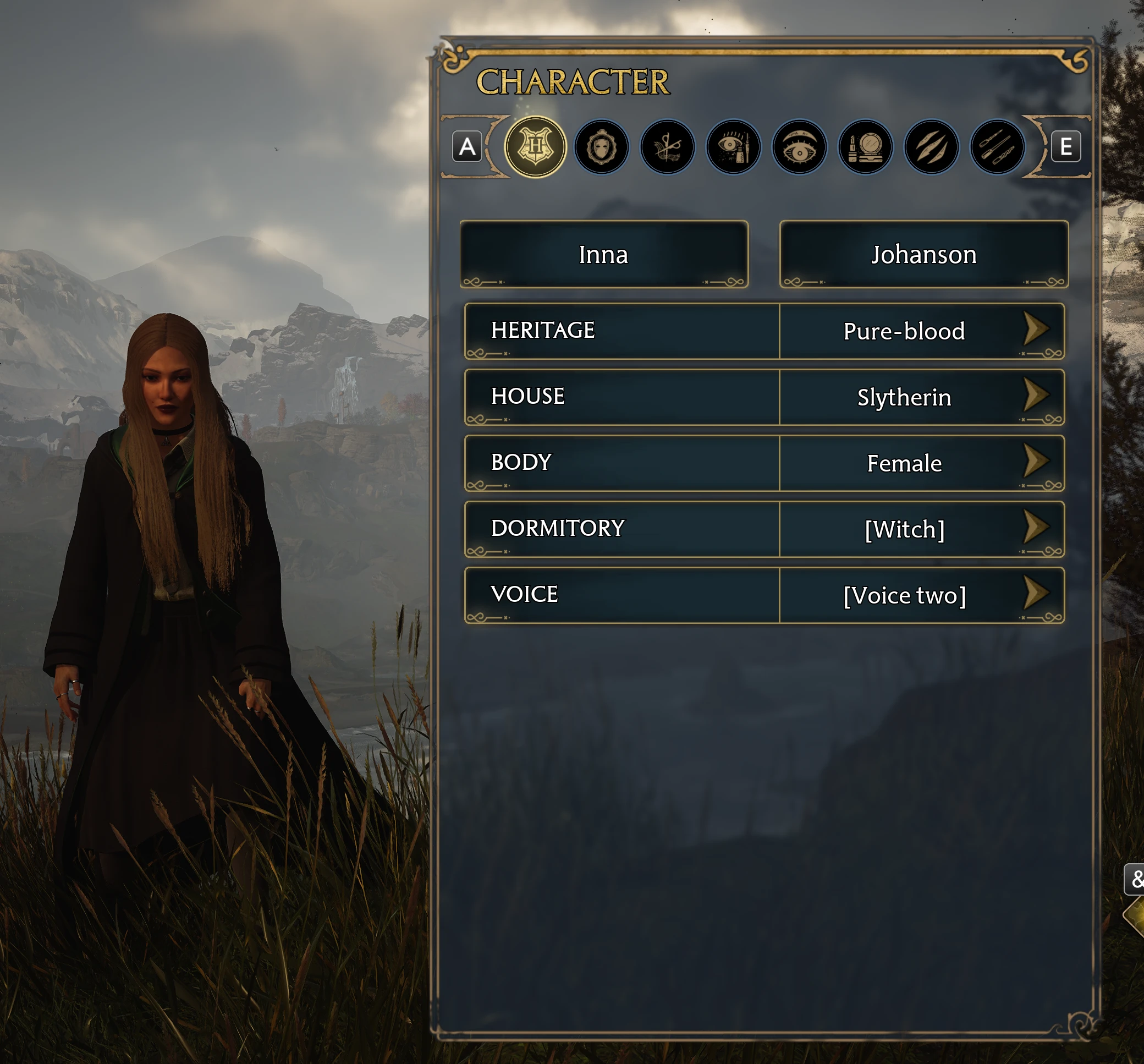
Task: Cycle Voice to the next option
Action: 1039,594
